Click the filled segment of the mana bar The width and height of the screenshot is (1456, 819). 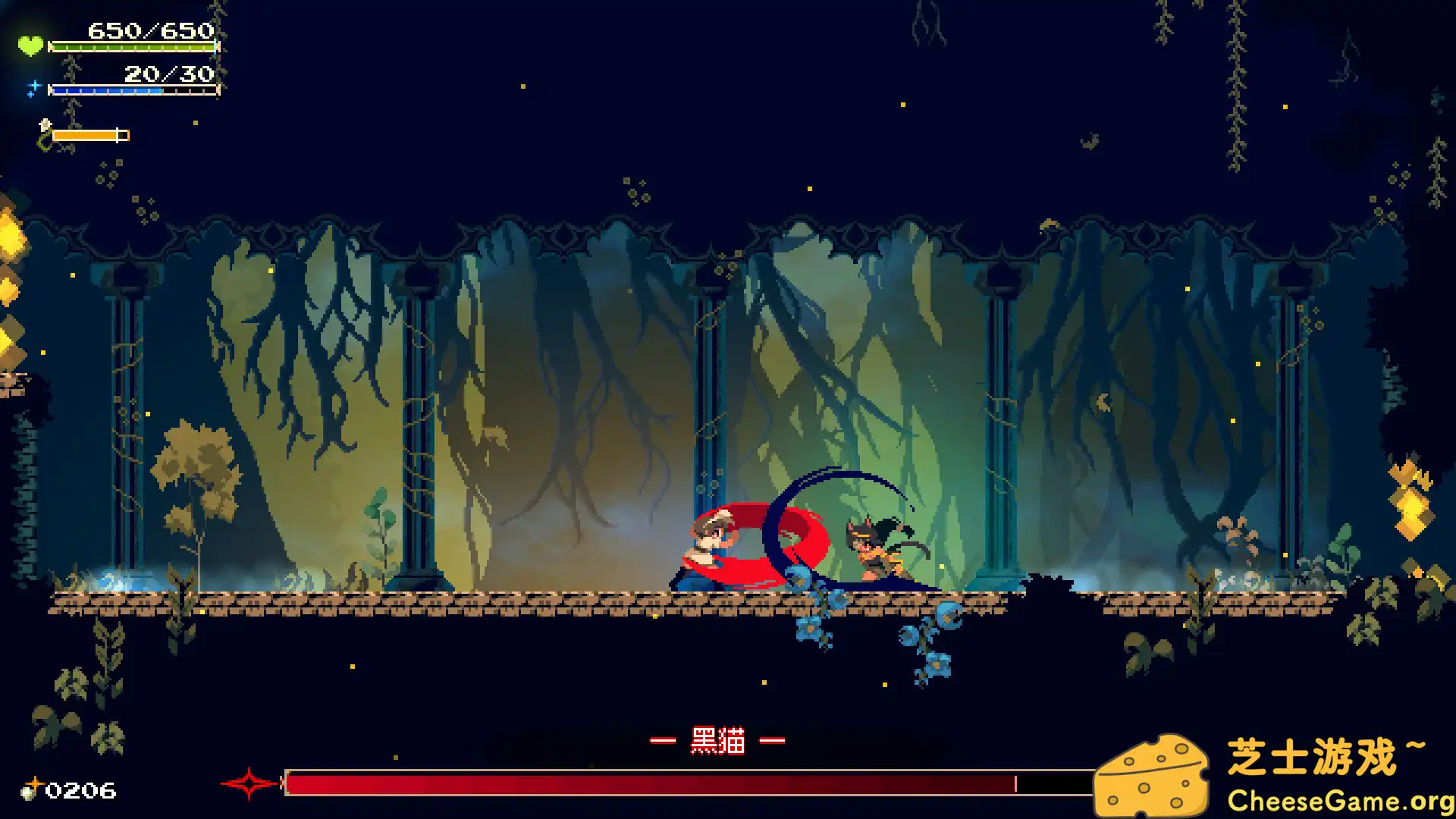tap(106, 89)
